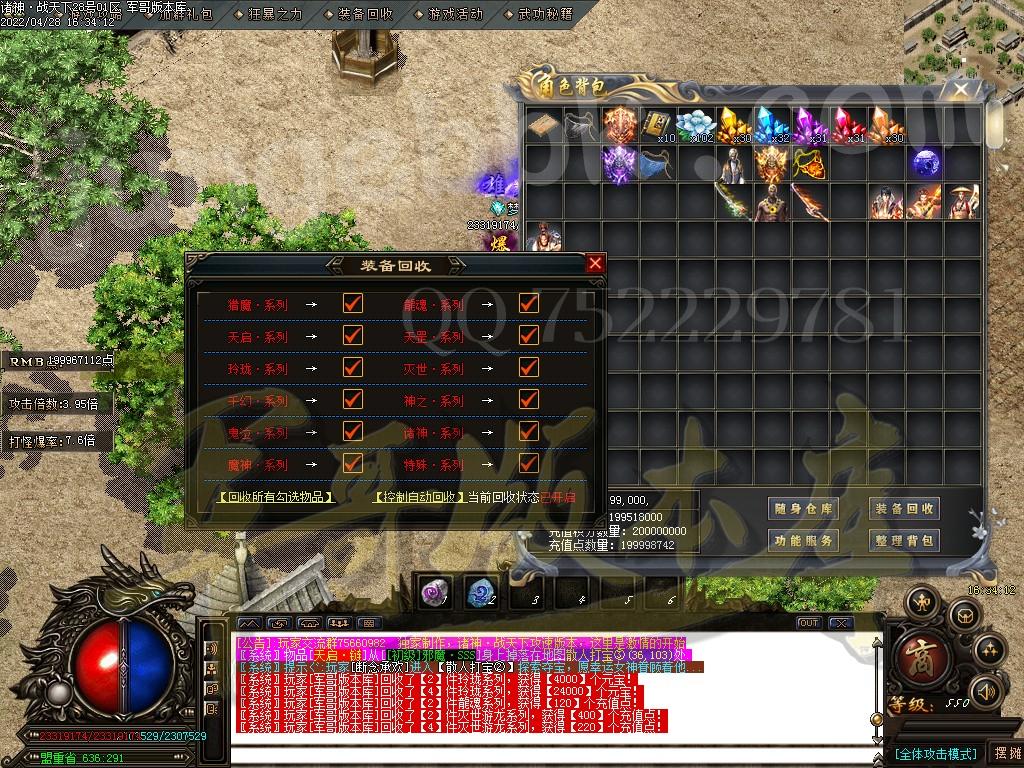The height and width of the screenshot is (768, 1024).
Task: Open 随身仓库 portable storage
Action: click(803, 509)
